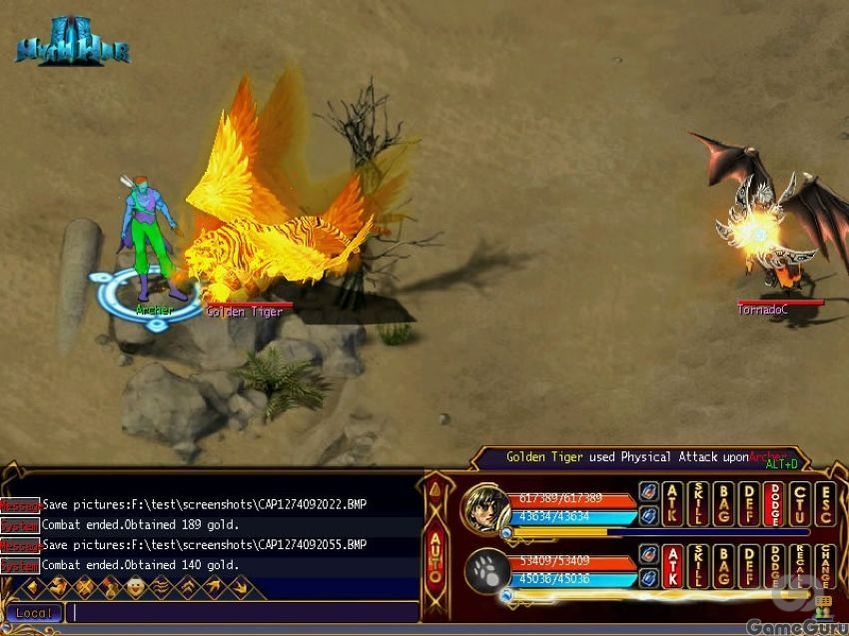Choose ESC to flee the battle

pos(825,504)
